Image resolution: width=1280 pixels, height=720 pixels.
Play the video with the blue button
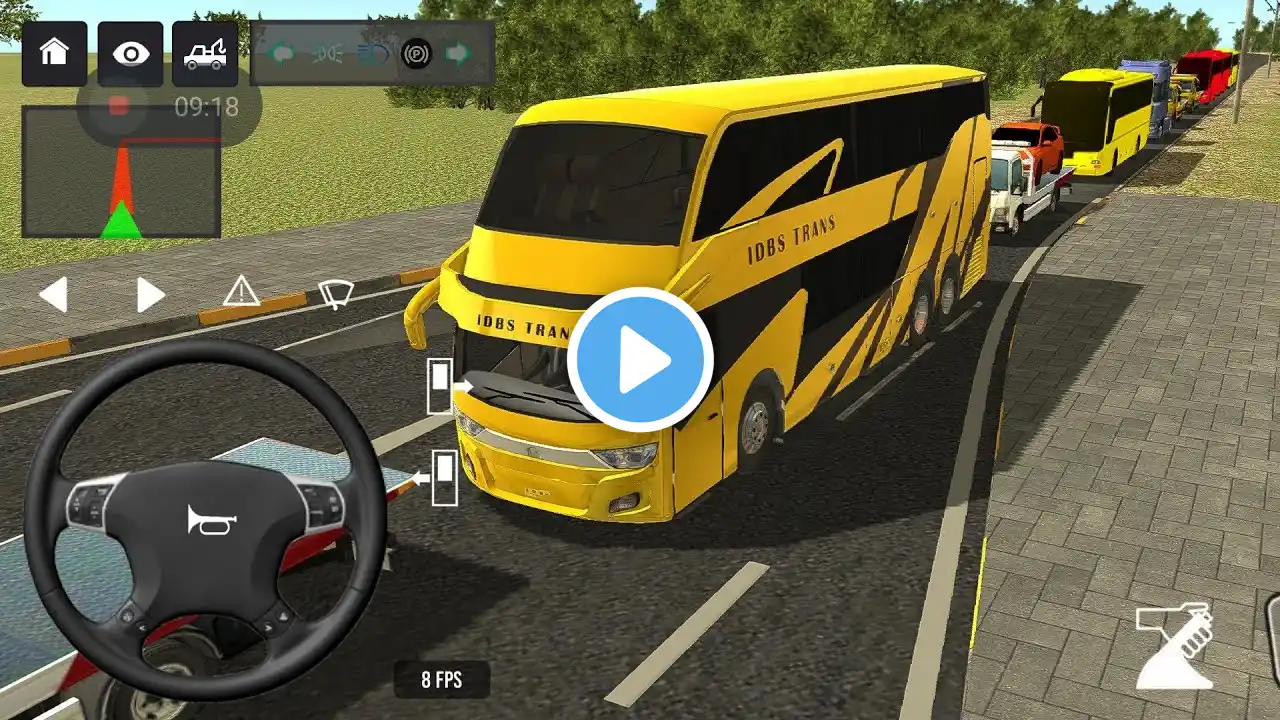[x=640, y=360]
